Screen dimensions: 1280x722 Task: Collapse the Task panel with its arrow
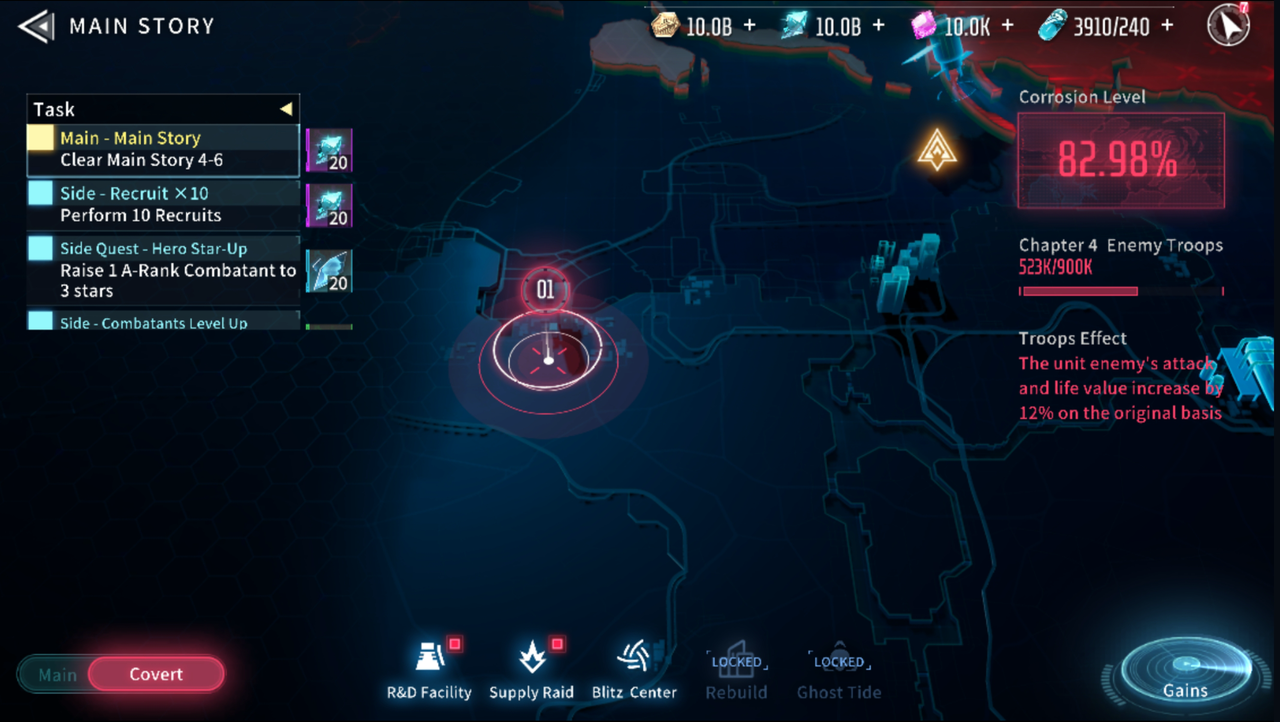click(x=286, y=108)
